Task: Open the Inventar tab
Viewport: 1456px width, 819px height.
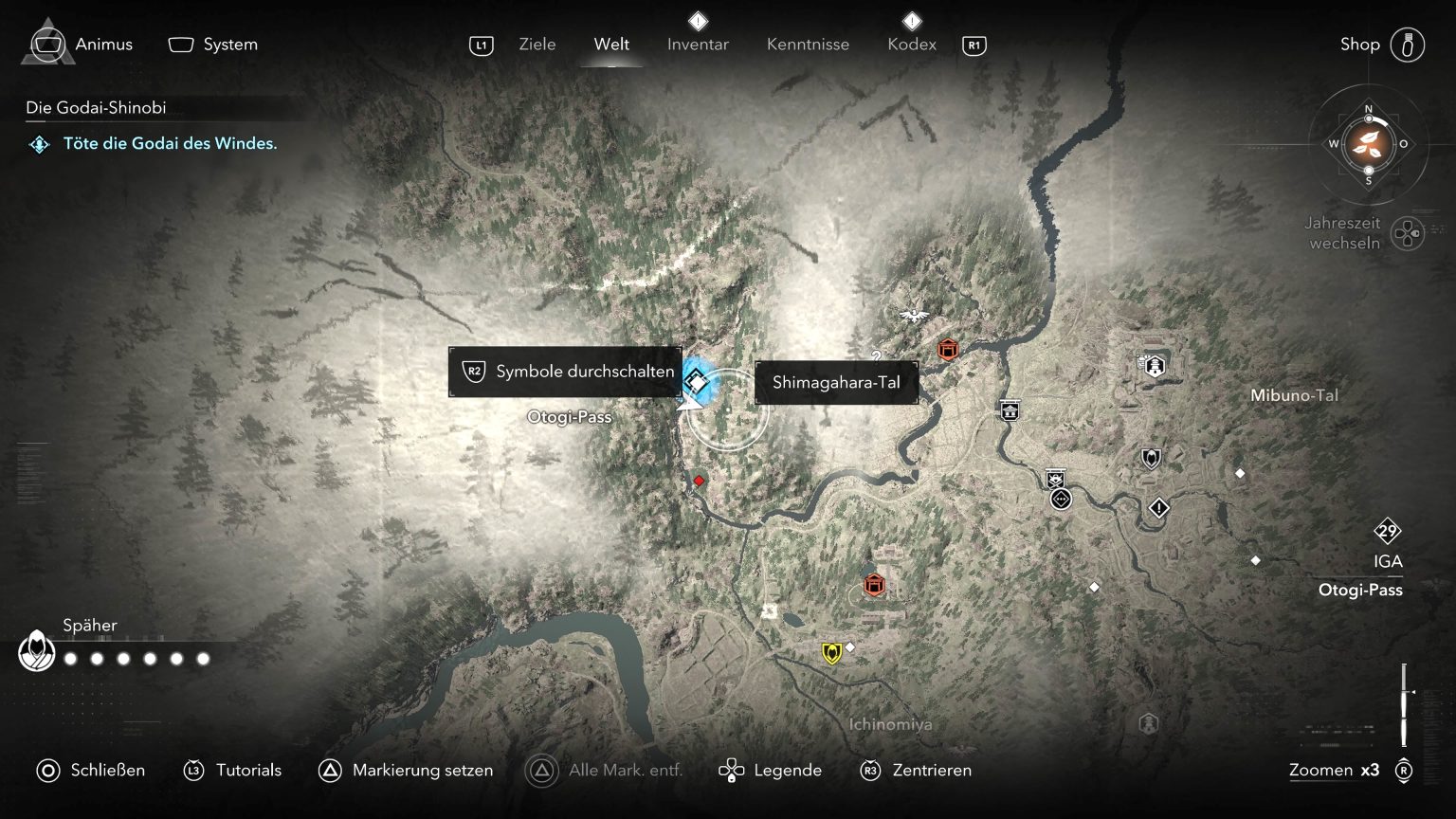Action: click(698, 45)
